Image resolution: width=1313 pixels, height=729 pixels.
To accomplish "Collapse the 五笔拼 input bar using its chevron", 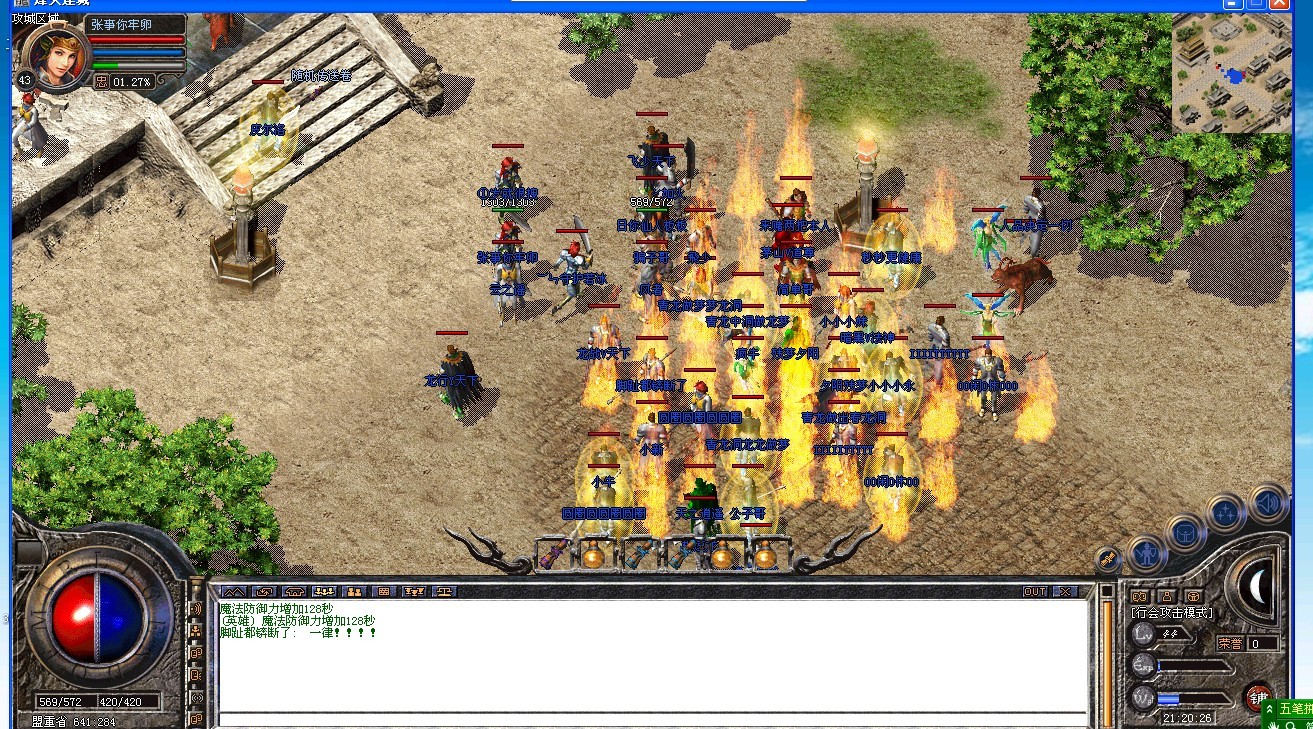I will (x=1269, y=709).
